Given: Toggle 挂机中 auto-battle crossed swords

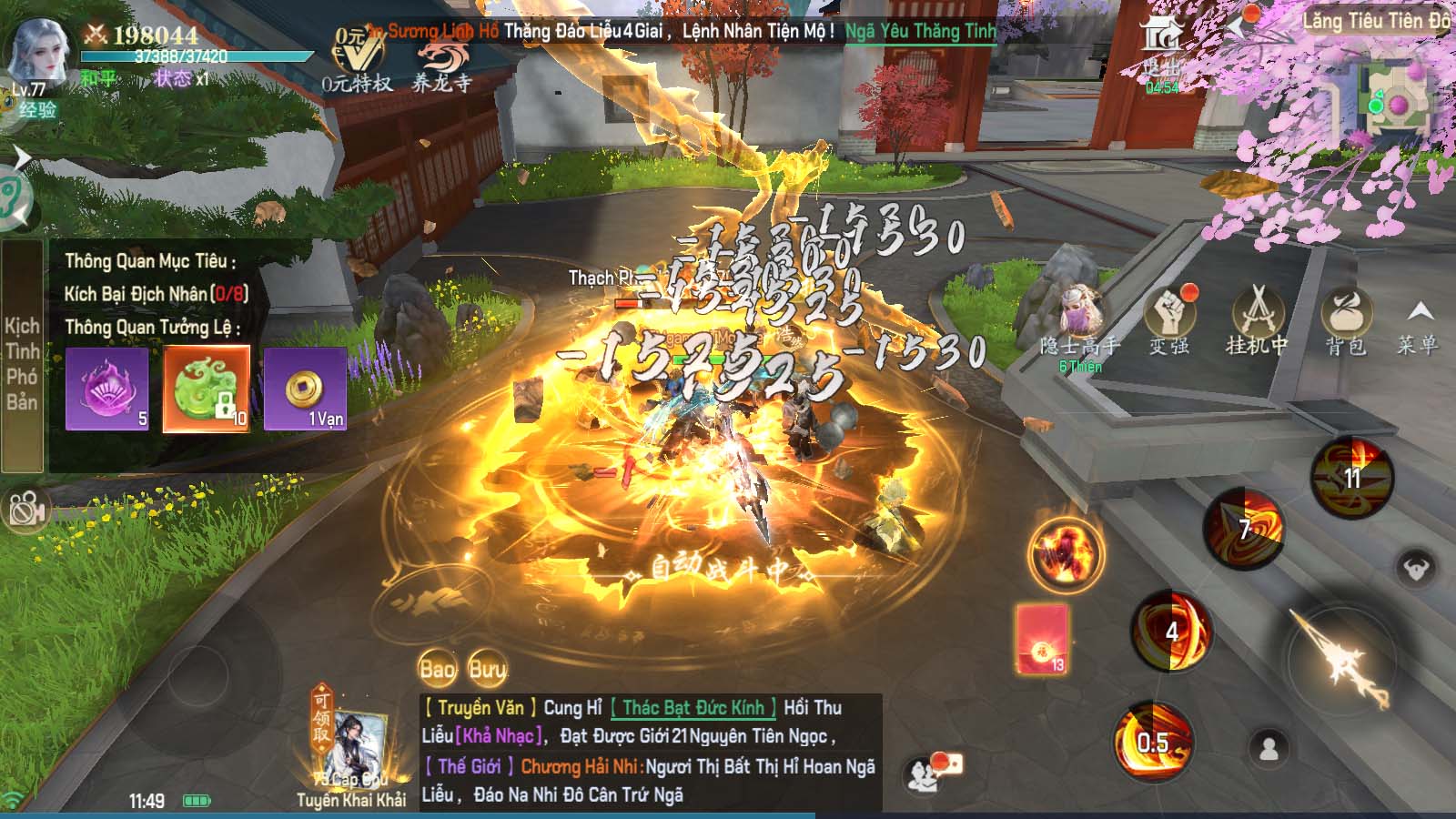Looking at the screenshot, I should (x=1257, y=318).
